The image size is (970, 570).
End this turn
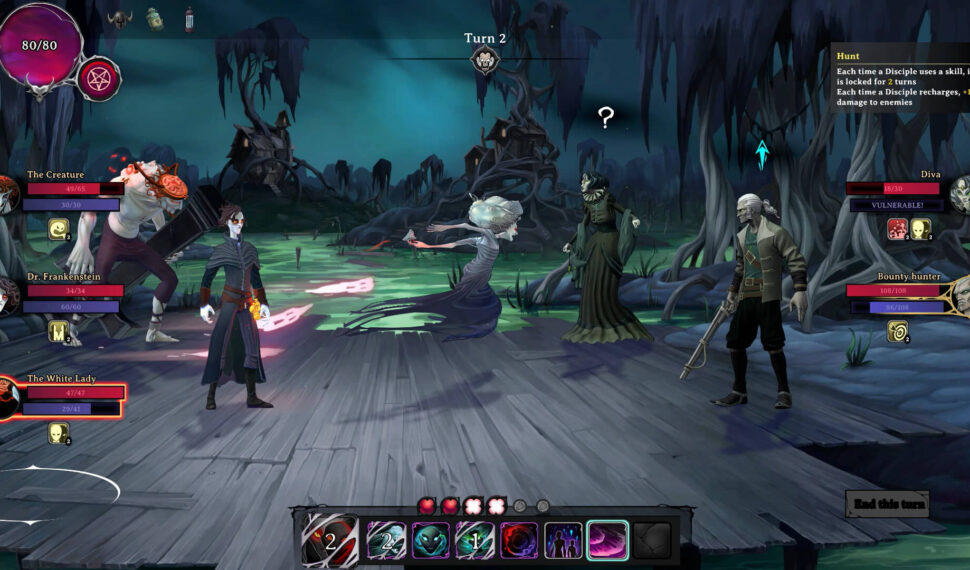click(887, 504)
